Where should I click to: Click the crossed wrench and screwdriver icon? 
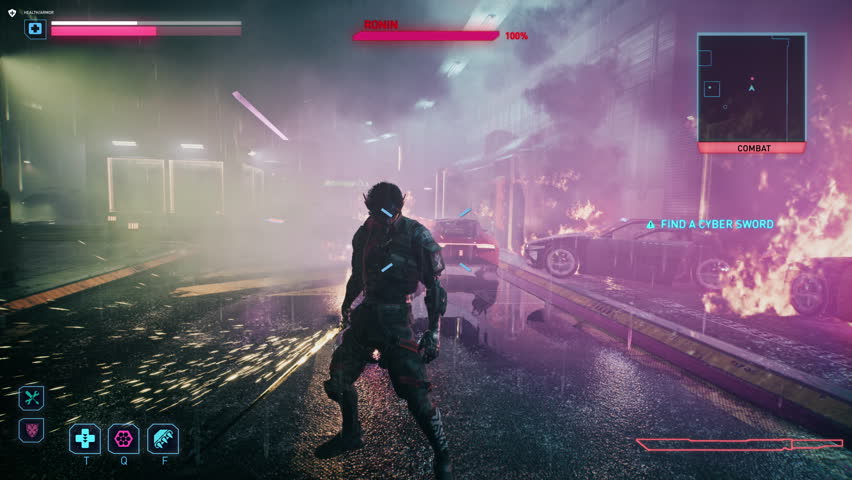tap(32, 397)
